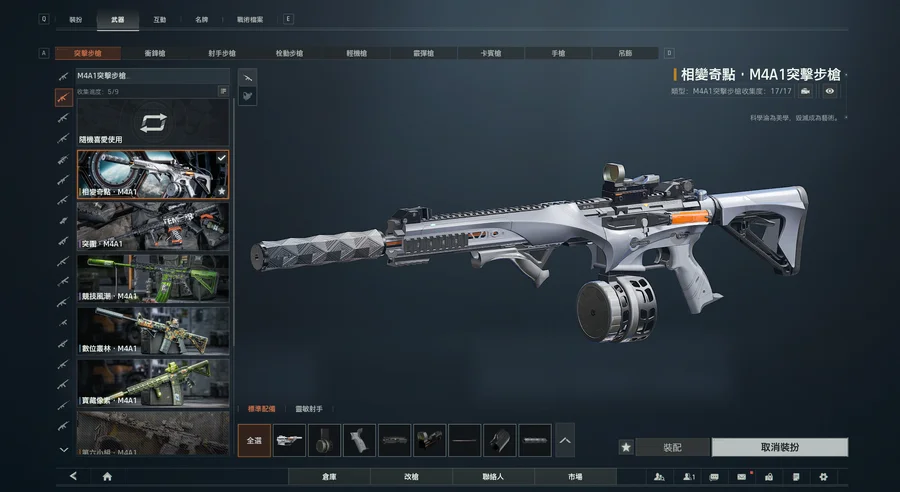This screenshot has height=492, width=900.
Task: Pick the 突圍 M4A1 skin thumbnail
Action: tap(153, 227)
